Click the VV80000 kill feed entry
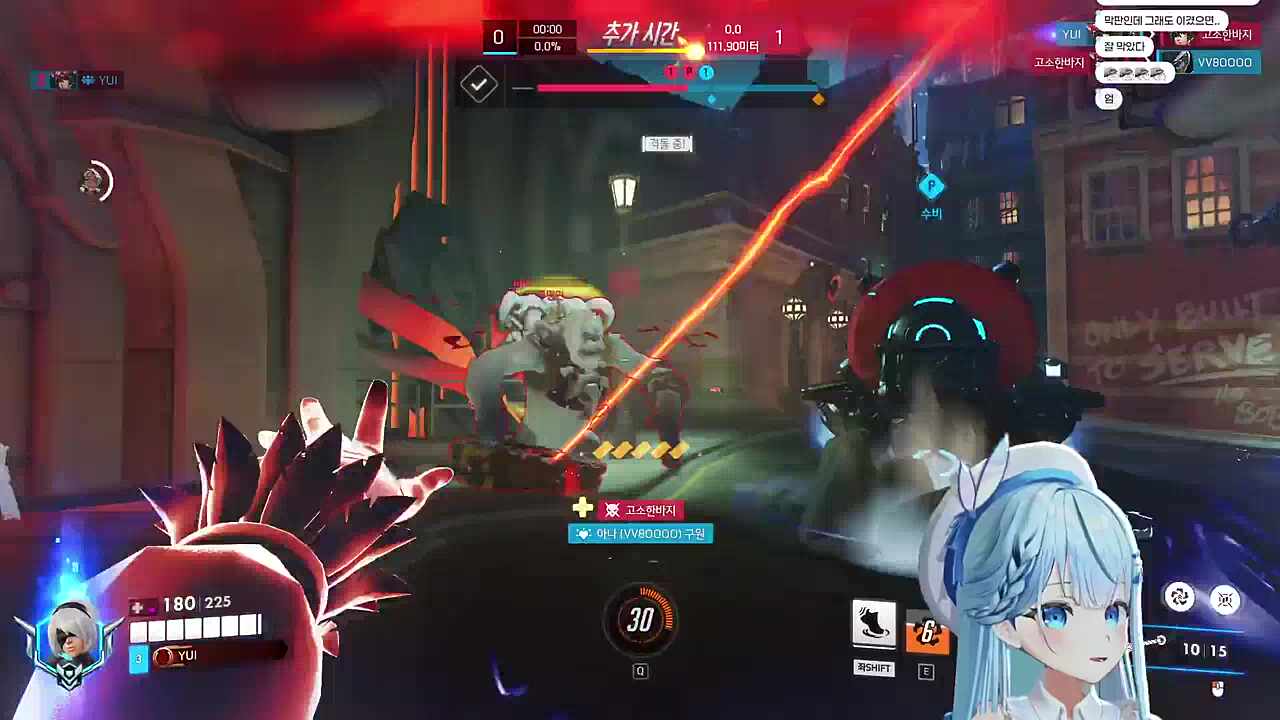Image resolution: width=1280 pixels, height=720 pixels. click(1216, 62)
